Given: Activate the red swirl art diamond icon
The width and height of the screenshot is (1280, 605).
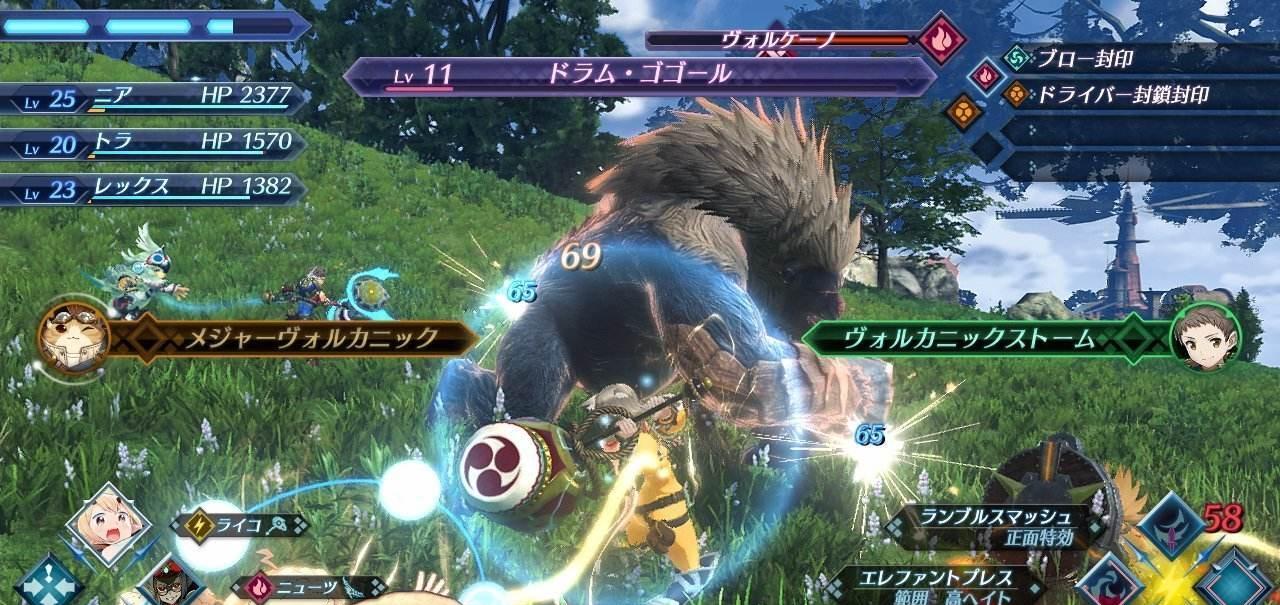Looking at the screenshot, I should pyautogui.click(x=1110, y=584).
